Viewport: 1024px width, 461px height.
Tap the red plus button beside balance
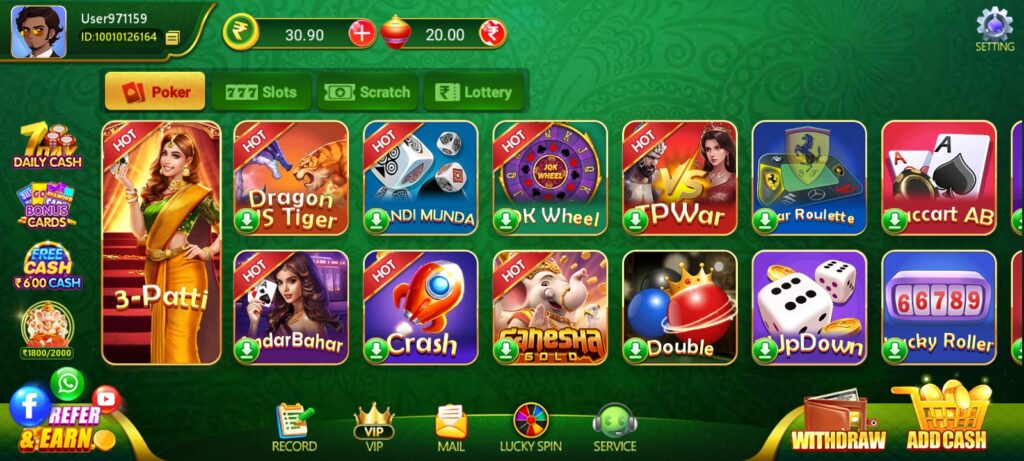pyautogui.click(x=362, y=34)
